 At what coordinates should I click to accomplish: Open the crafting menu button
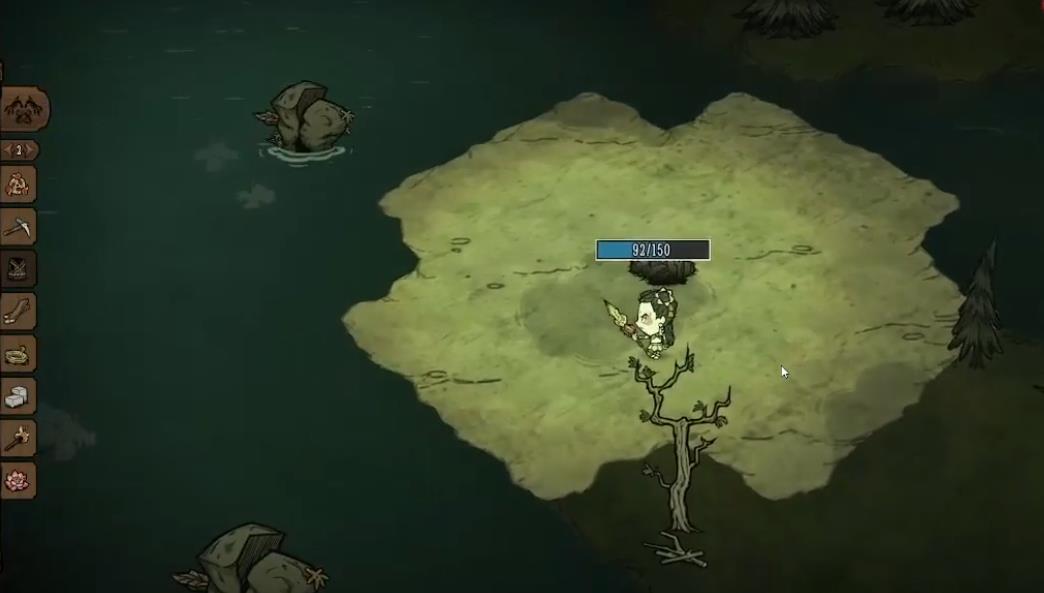pyautogui.click(x=22, y=109)
